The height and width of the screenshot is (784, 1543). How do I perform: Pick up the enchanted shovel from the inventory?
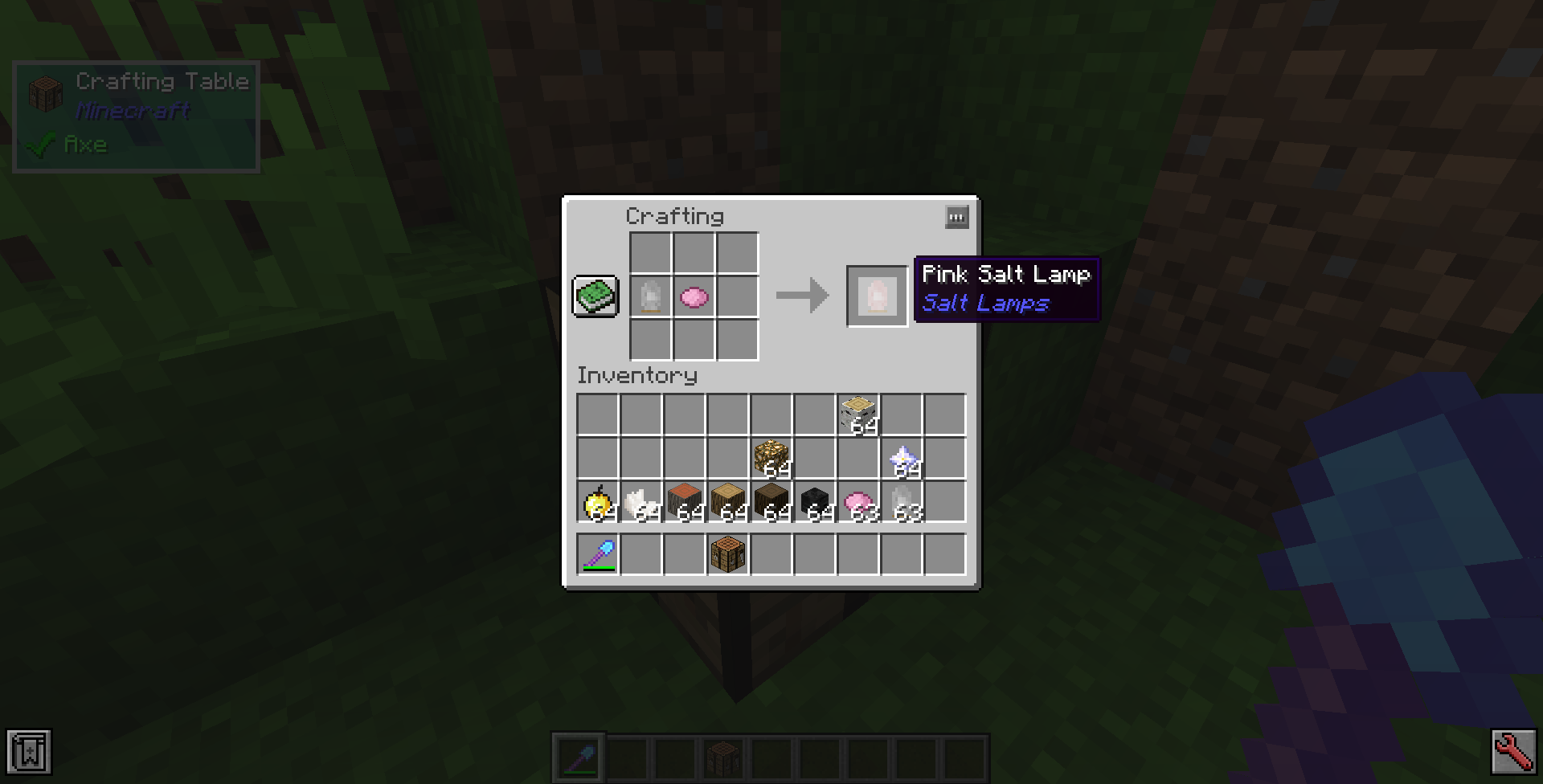(598, 553)
